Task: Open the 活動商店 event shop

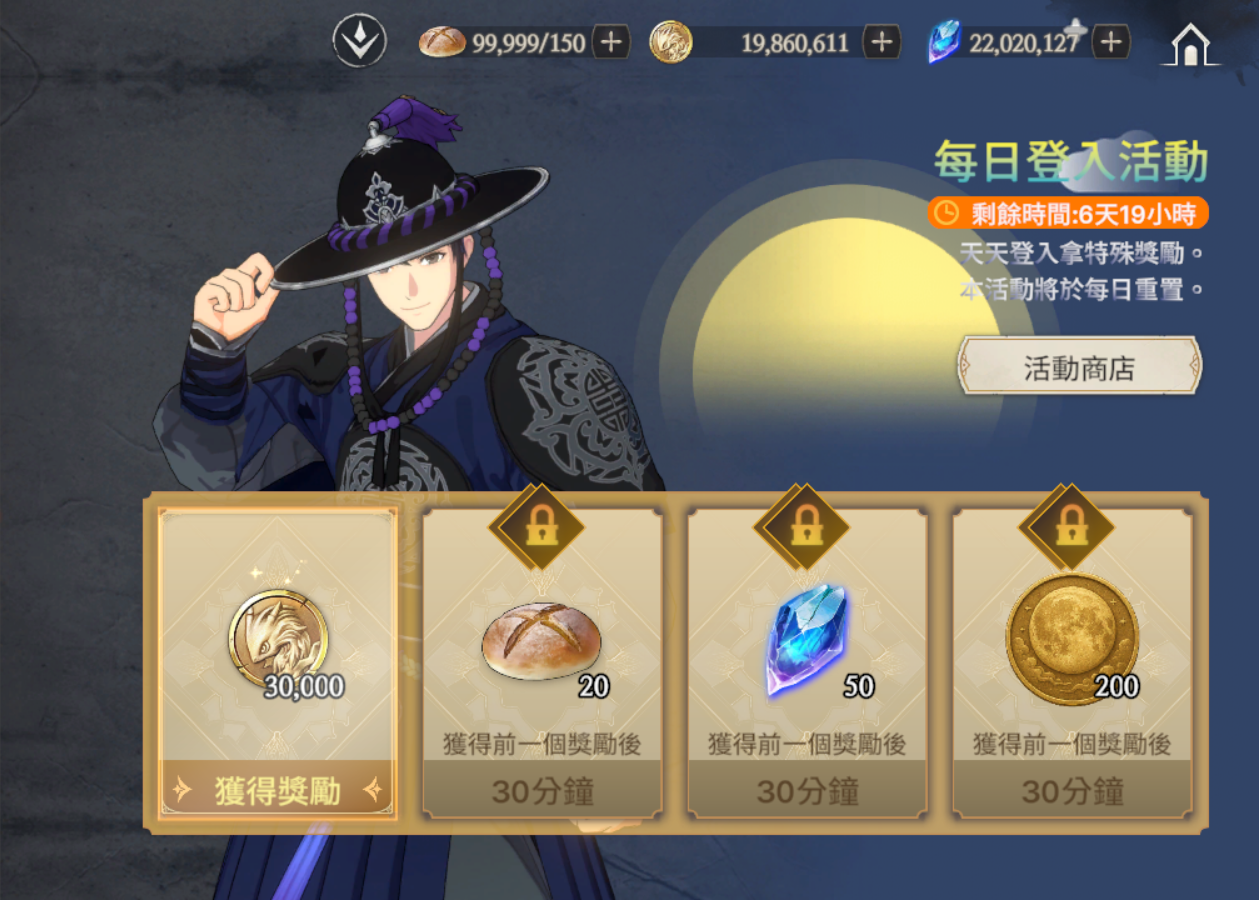Action: click(x=1079, y=366)
